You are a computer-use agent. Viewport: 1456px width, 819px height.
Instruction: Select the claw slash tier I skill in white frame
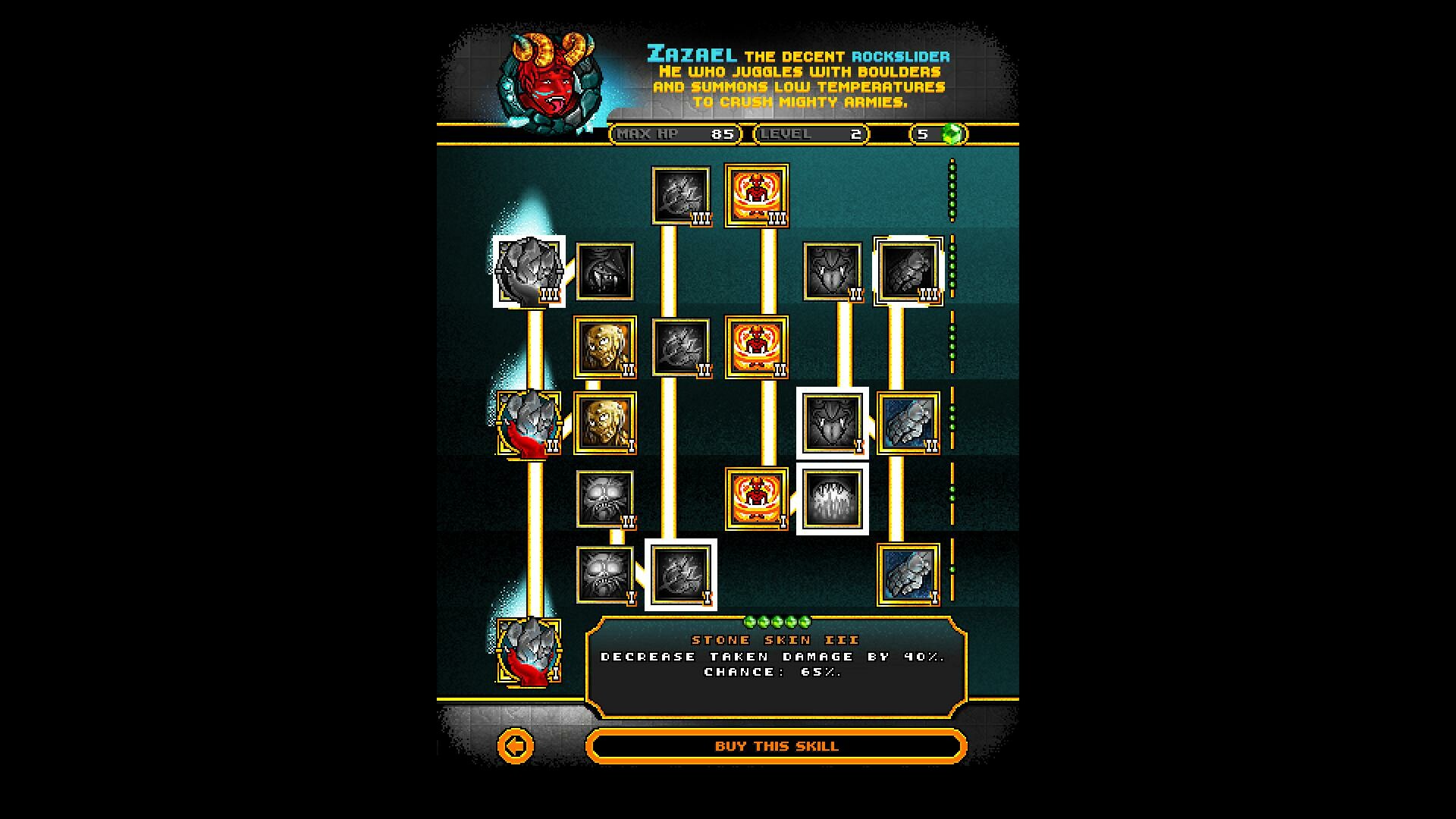click(x=680, y=575)
